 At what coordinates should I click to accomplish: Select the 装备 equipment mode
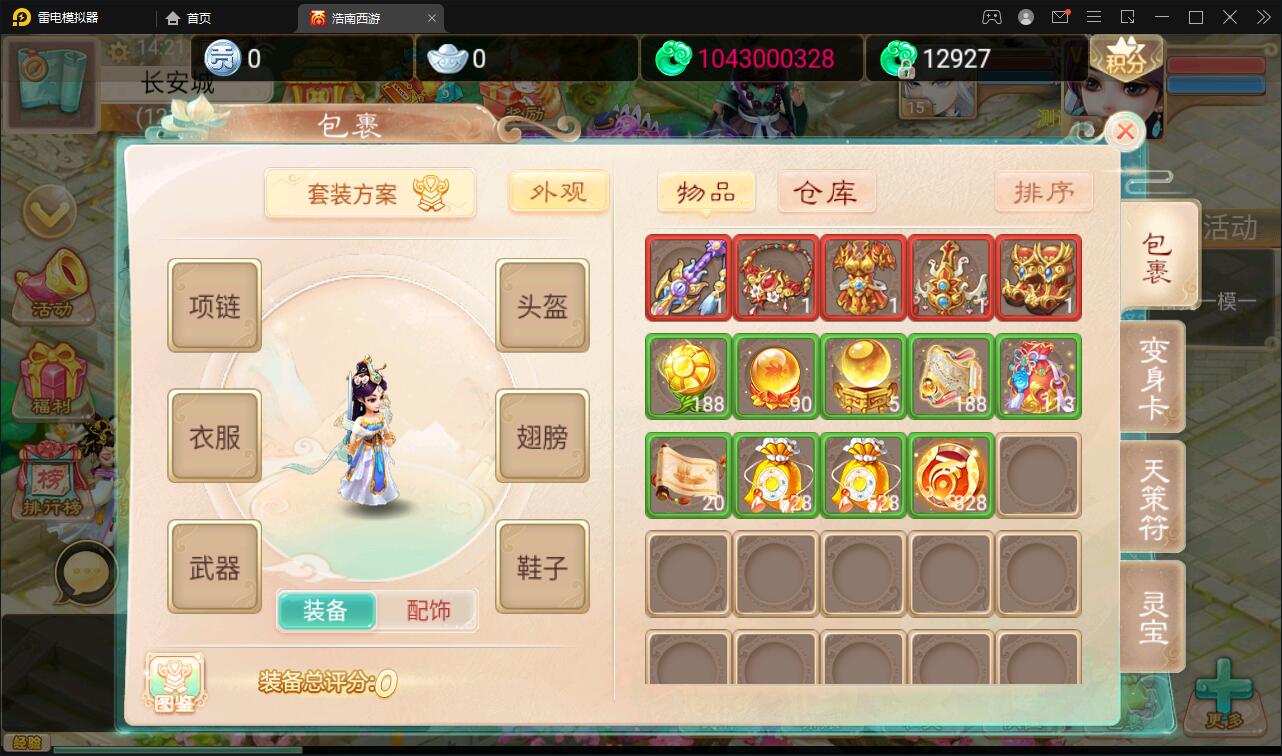[327, 609]
